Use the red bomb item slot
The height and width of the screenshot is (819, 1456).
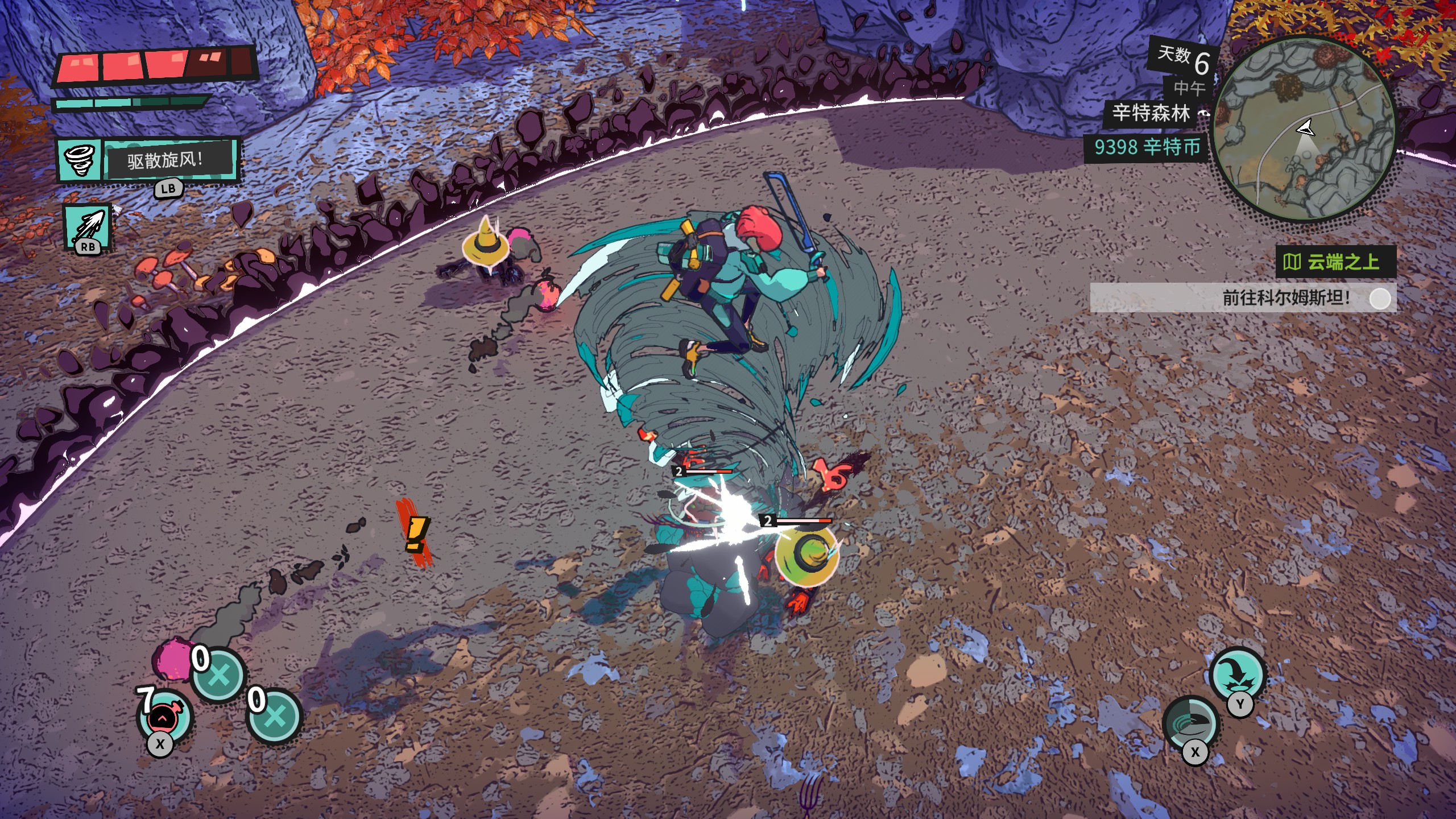[164, 717]
